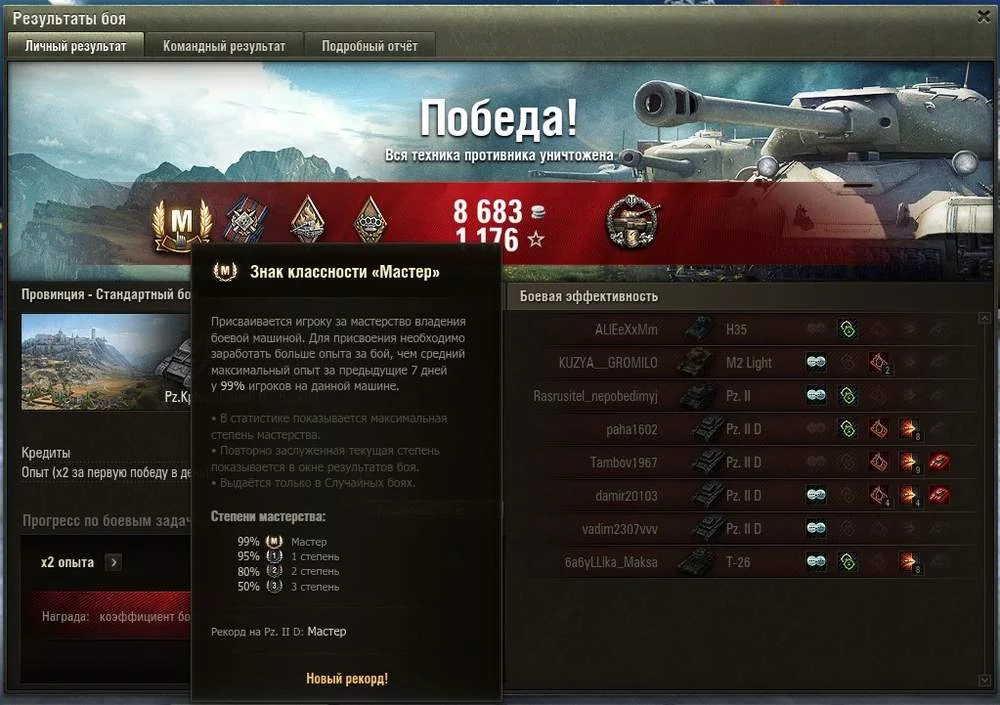Viewport: 1000px width, 705px height.
Task: Click the diamond-shaped medal icon
Action: [x=307, y=220]
